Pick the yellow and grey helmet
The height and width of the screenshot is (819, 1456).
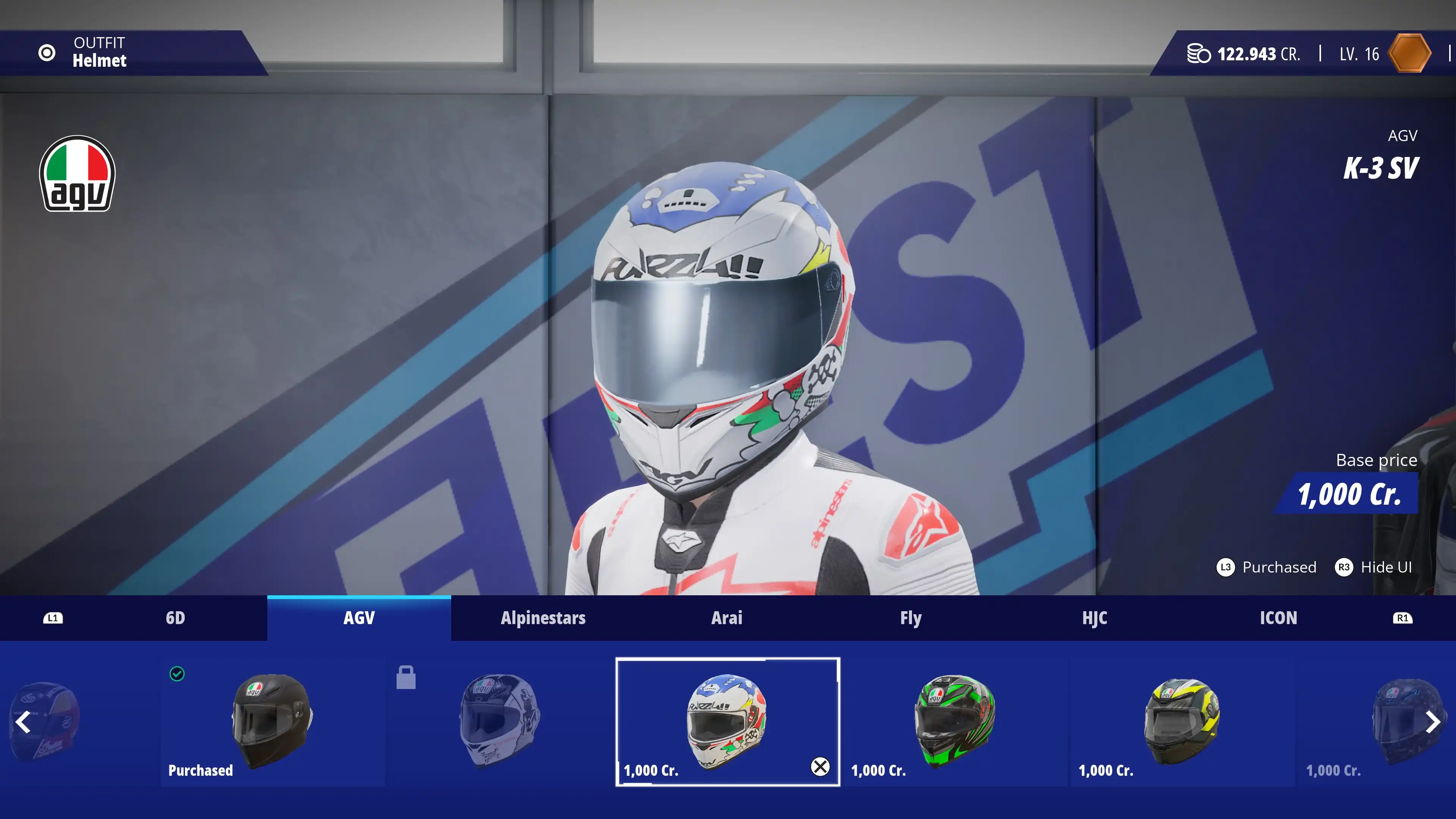click(1182, 721)
